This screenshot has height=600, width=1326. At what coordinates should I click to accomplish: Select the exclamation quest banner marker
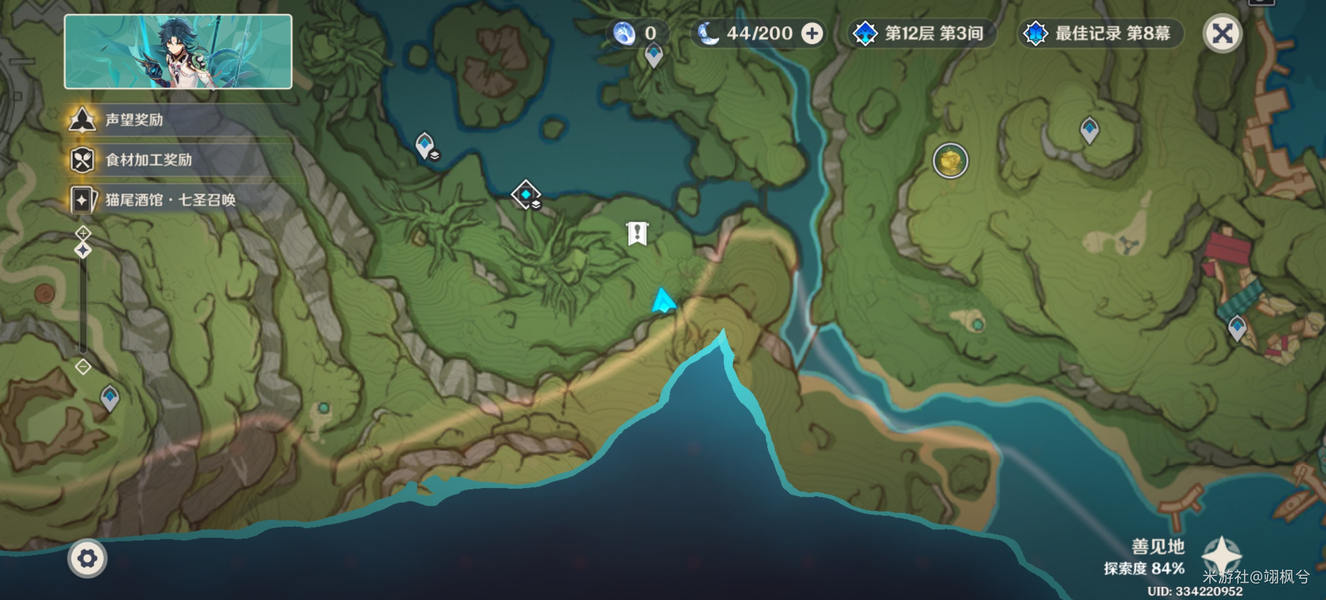click(637, 234)
